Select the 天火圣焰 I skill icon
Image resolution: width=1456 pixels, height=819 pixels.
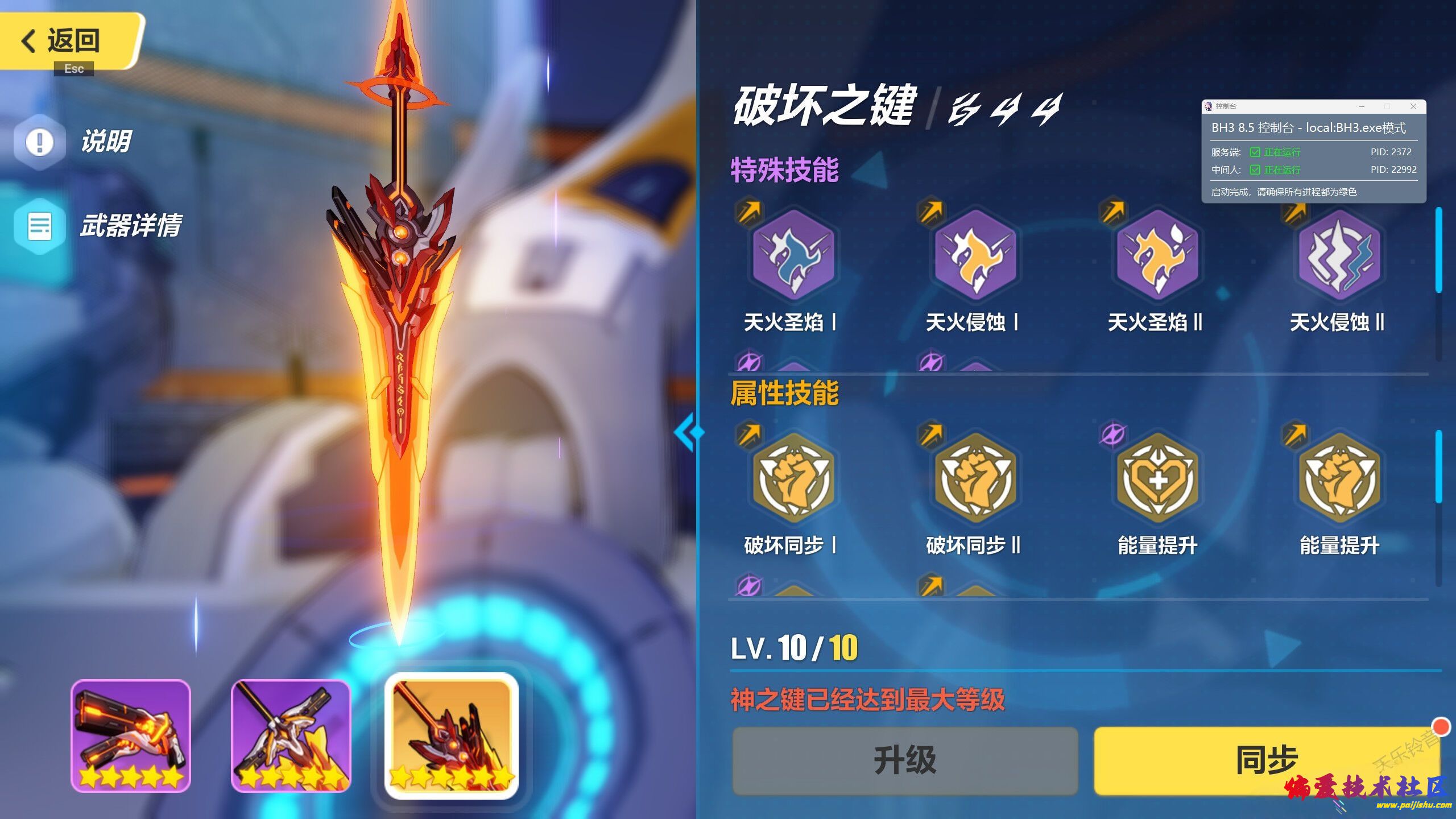(x=793, y=255)
